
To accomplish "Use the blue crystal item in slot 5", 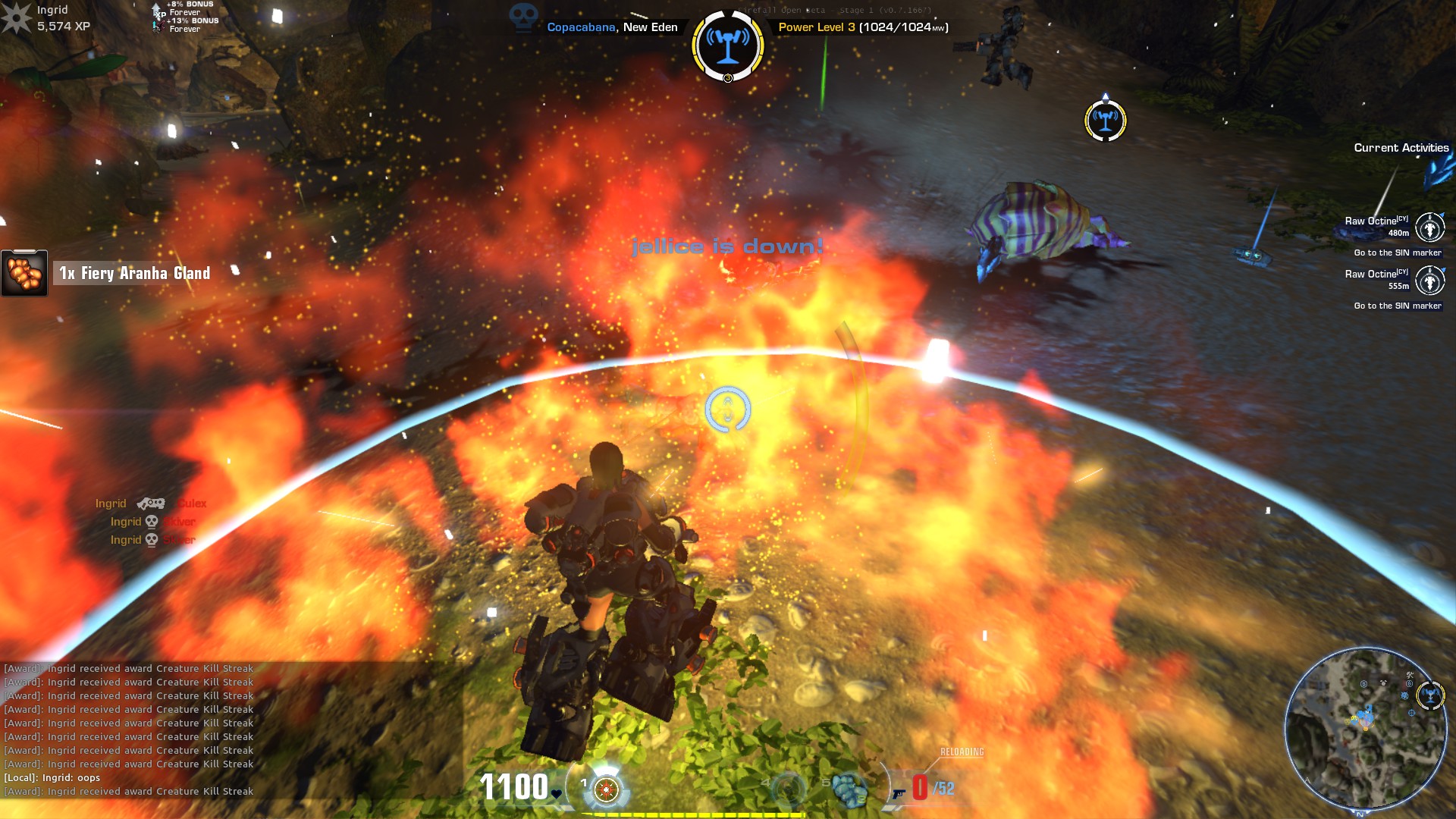I will [849, 789].
